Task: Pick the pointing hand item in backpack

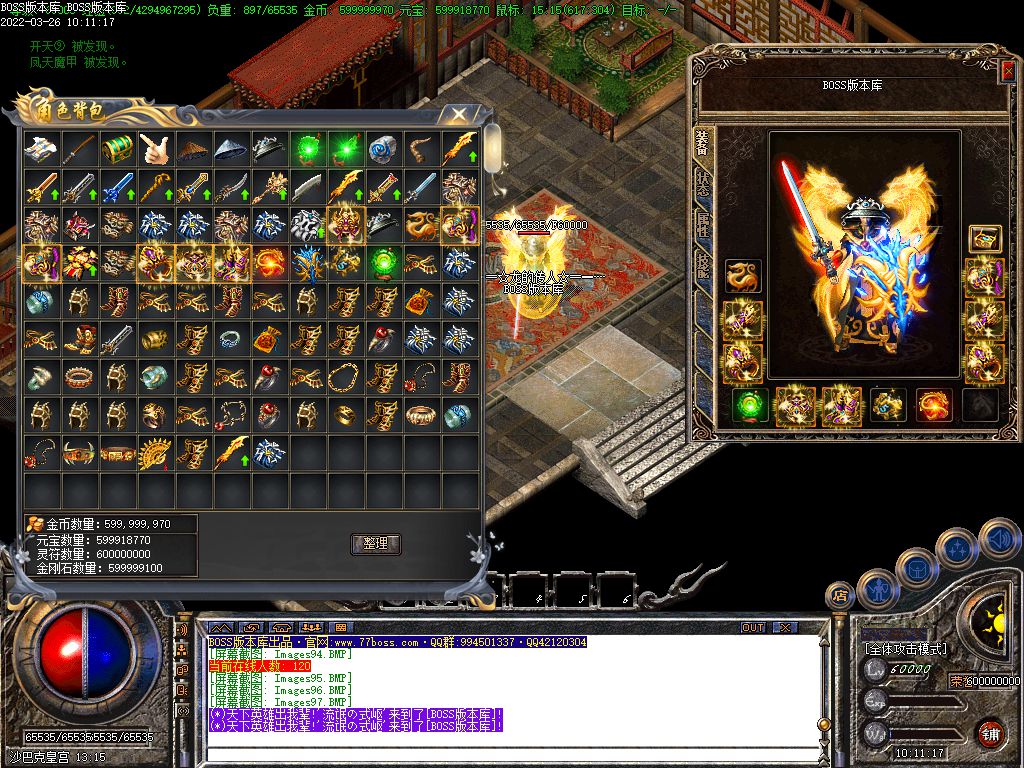Action: tap(156, 149)
